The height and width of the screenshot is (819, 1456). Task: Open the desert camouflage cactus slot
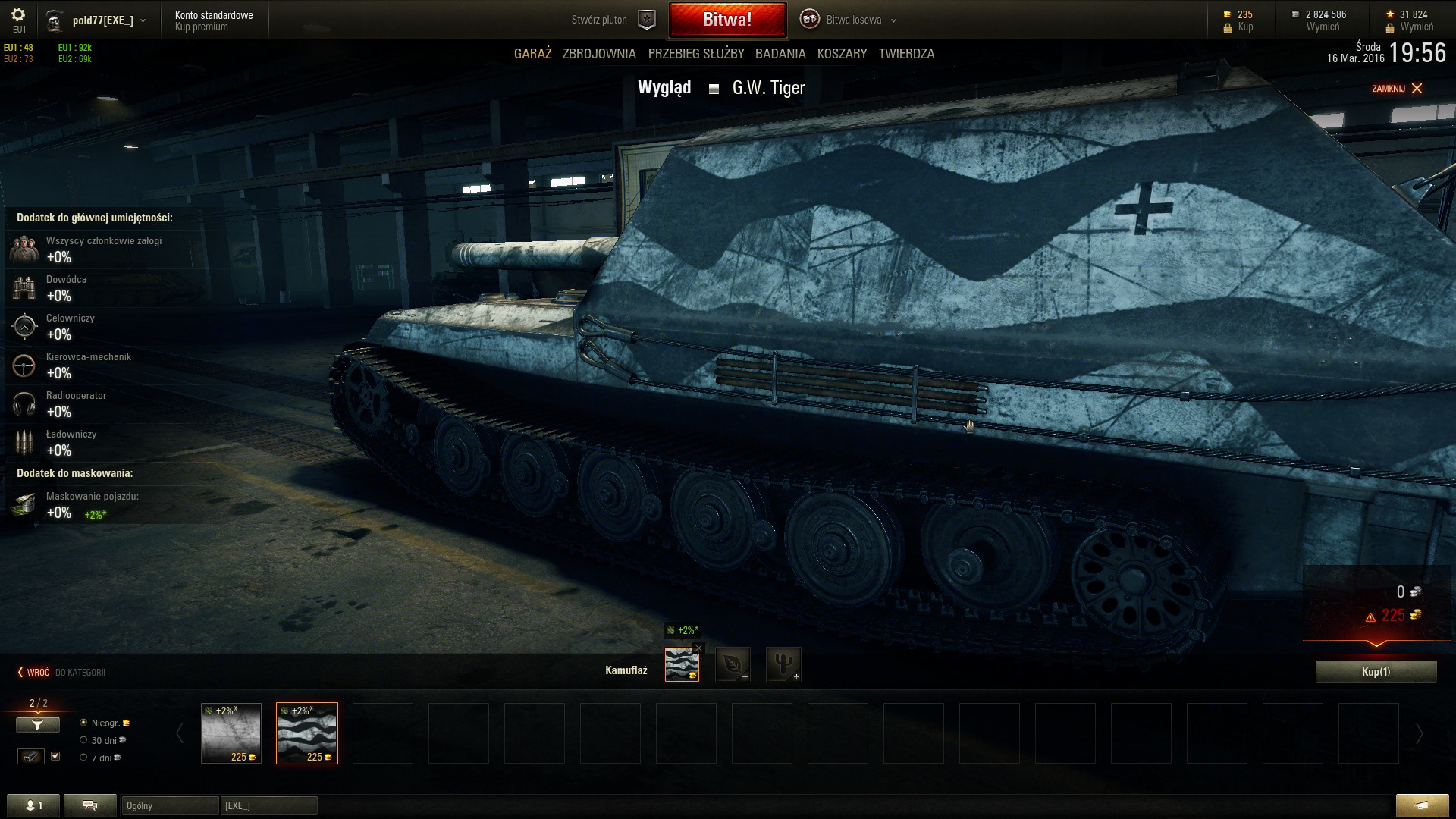coord(783,664)
